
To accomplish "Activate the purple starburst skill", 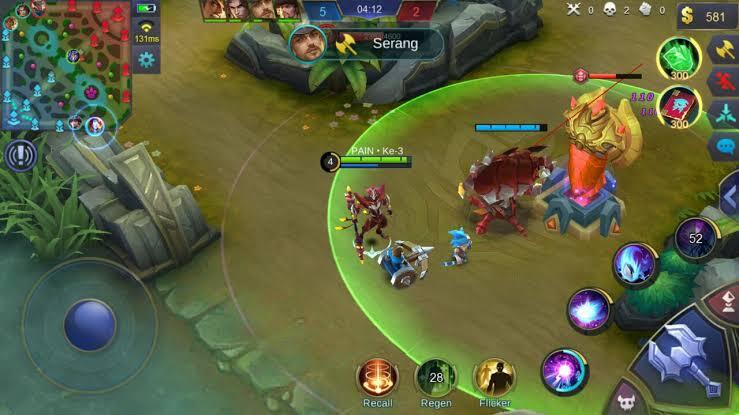I will (588, 309).
